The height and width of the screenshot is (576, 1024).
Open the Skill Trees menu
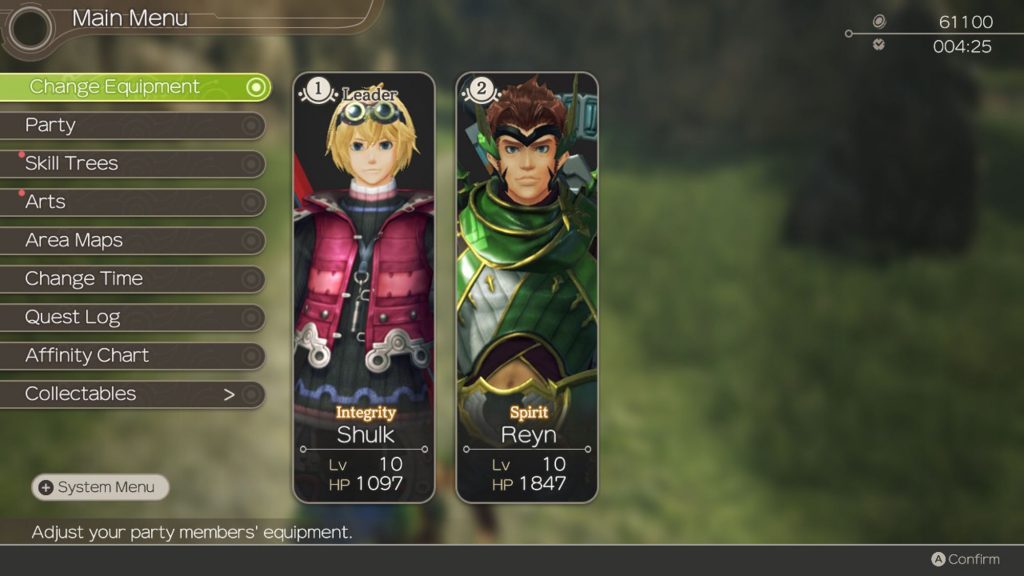point(130,163)
